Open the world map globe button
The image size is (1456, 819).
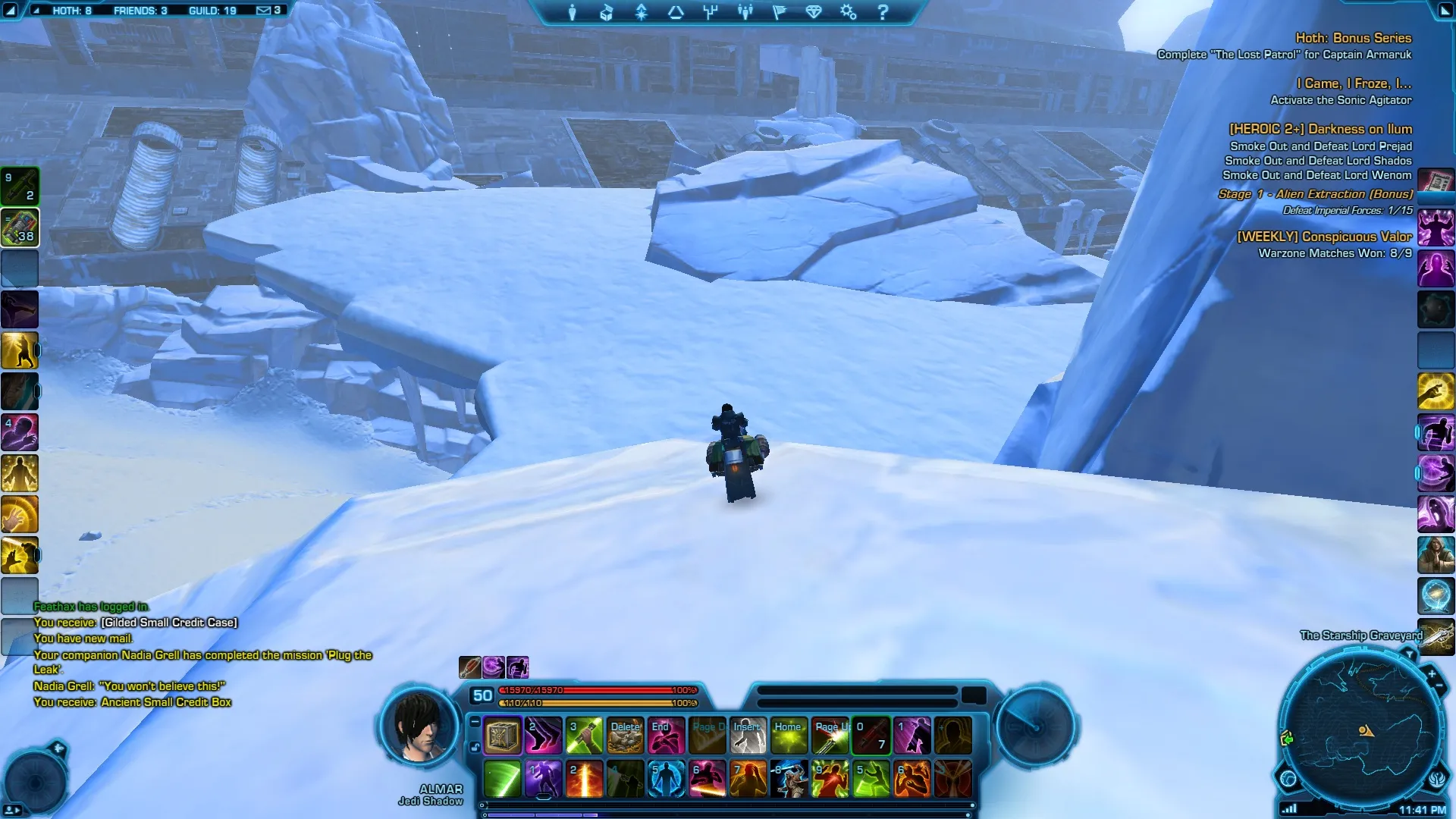[1288, 778]
